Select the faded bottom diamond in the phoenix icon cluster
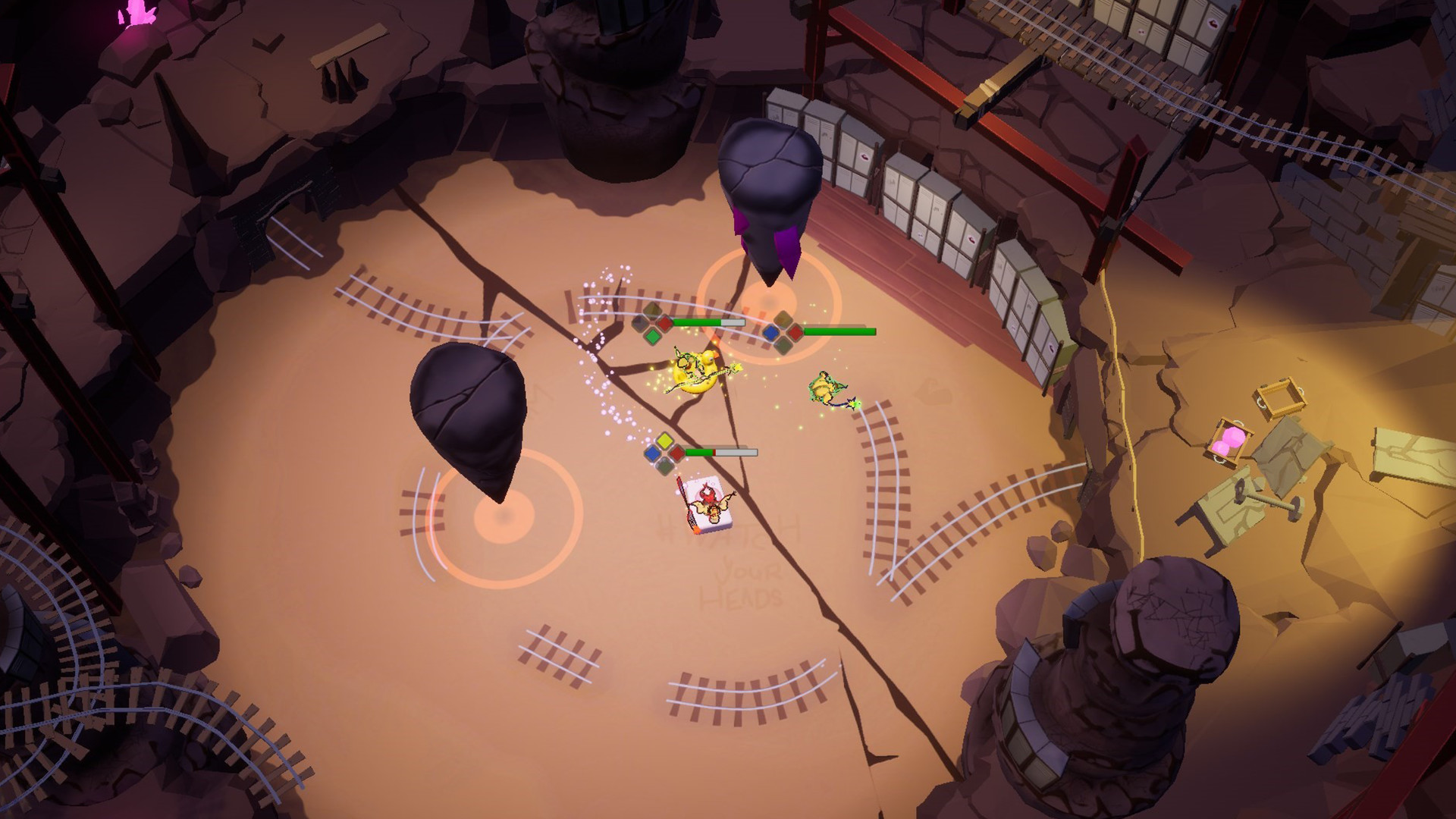Image resolution: width=1456 pixels, height=819 pixels. [x=665, y=467]
